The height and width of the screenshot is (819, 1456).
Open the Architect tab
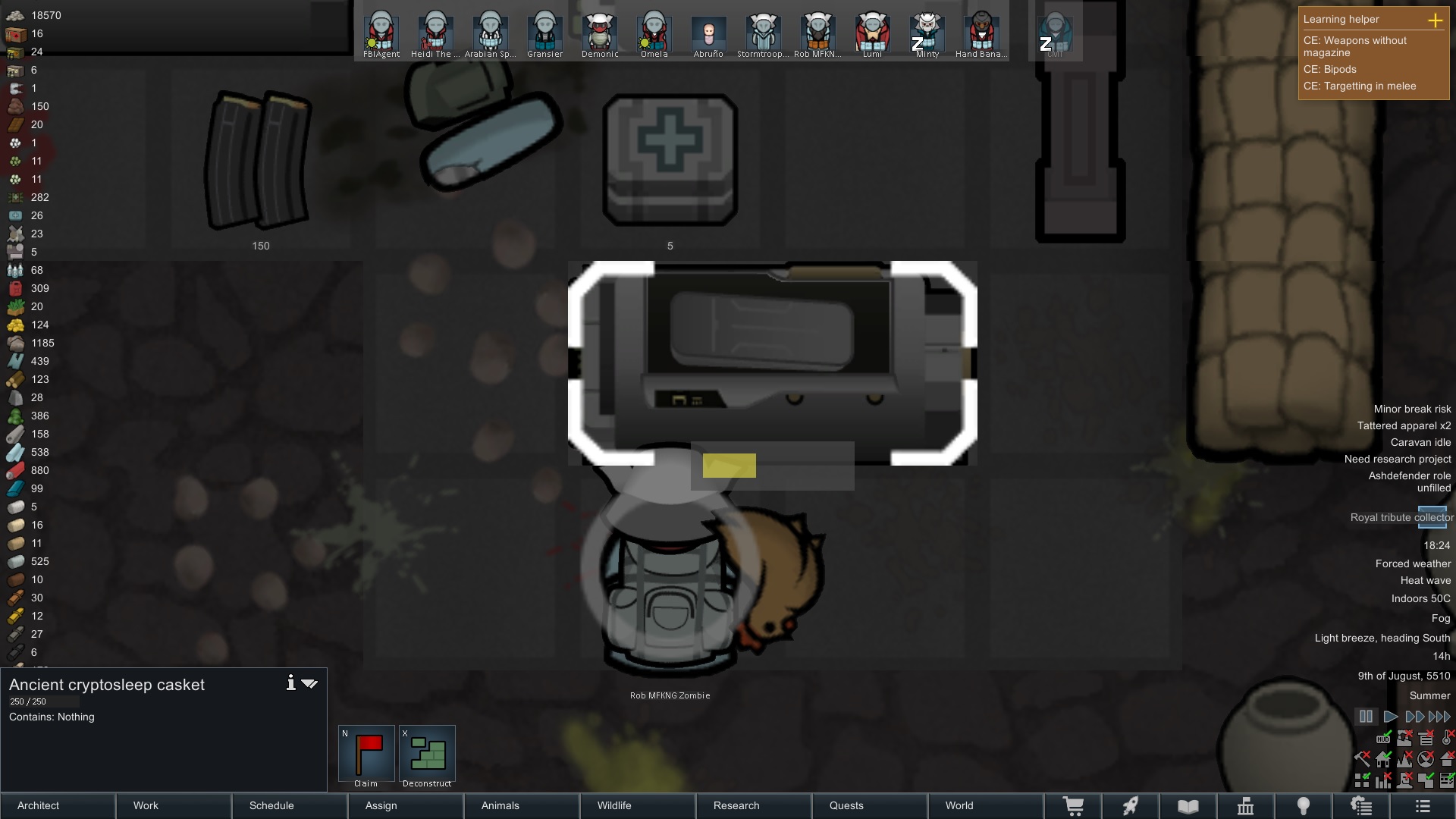tap(37, 805)
